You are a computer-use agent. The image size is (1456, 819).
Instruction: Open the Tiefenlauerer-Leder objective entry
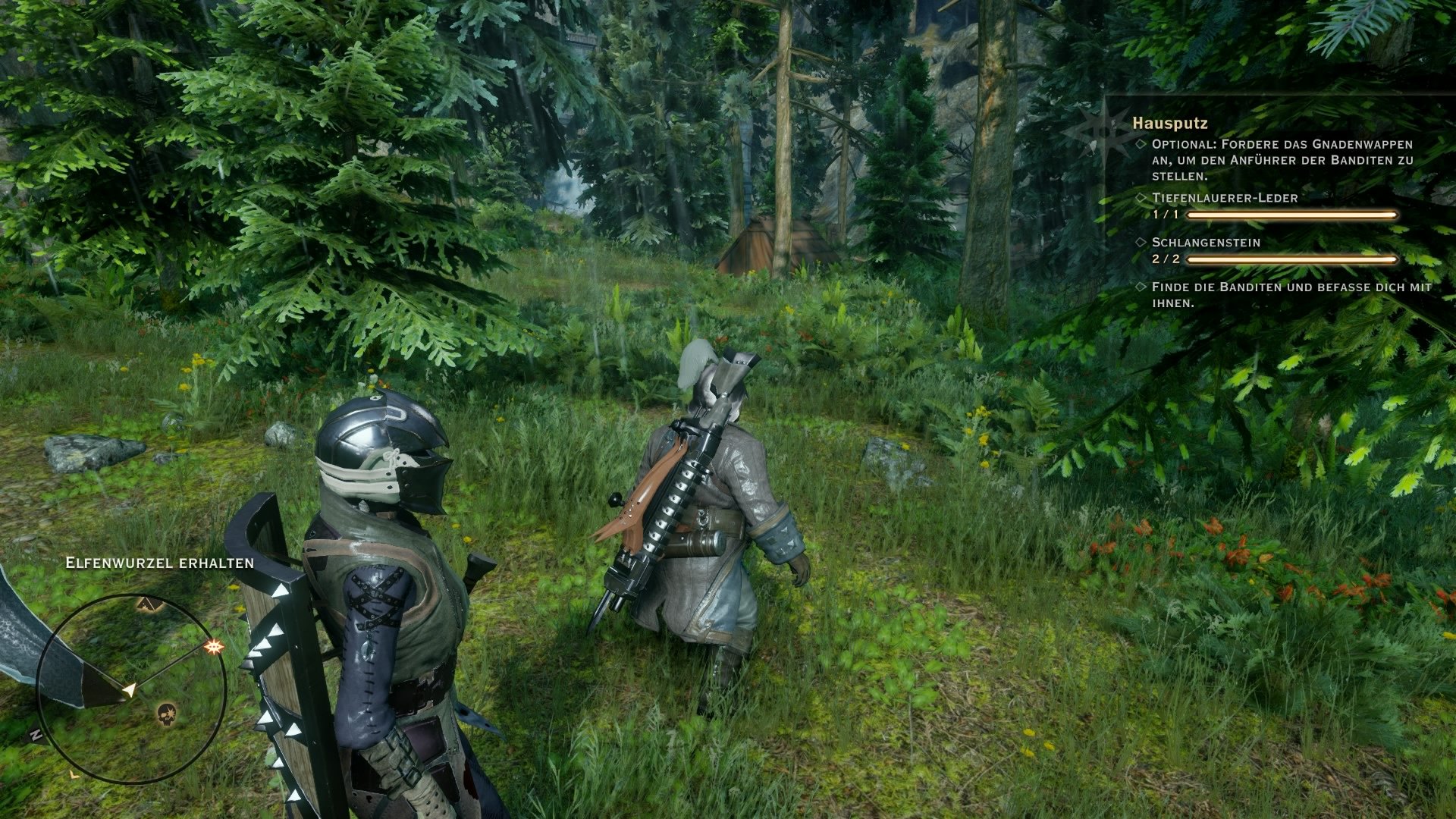pyautogui.click(x=1224, y=198)
